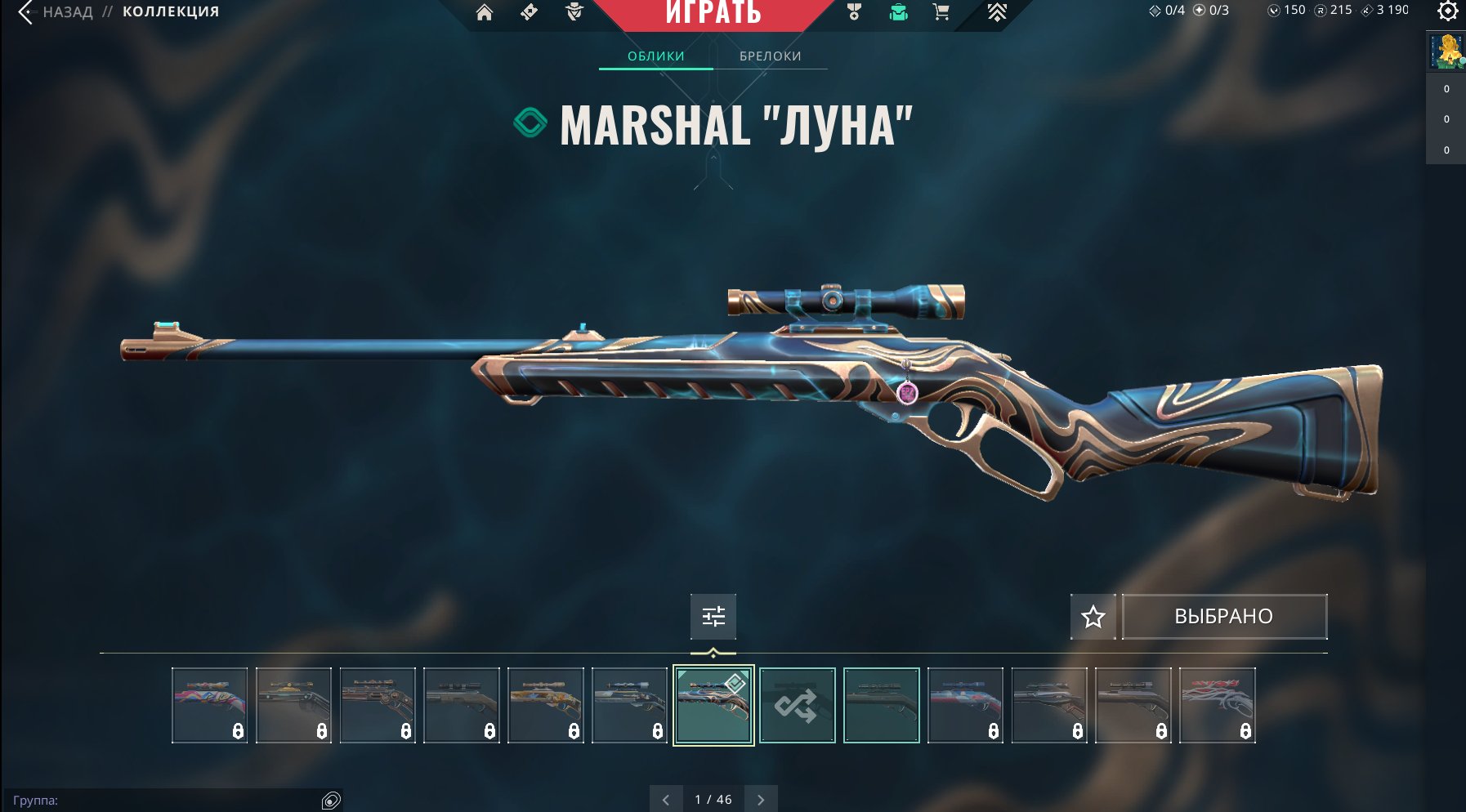Open the settings gear icon
The height and width of the screenshot is (812, 1466).
[x=1447, y=11]
